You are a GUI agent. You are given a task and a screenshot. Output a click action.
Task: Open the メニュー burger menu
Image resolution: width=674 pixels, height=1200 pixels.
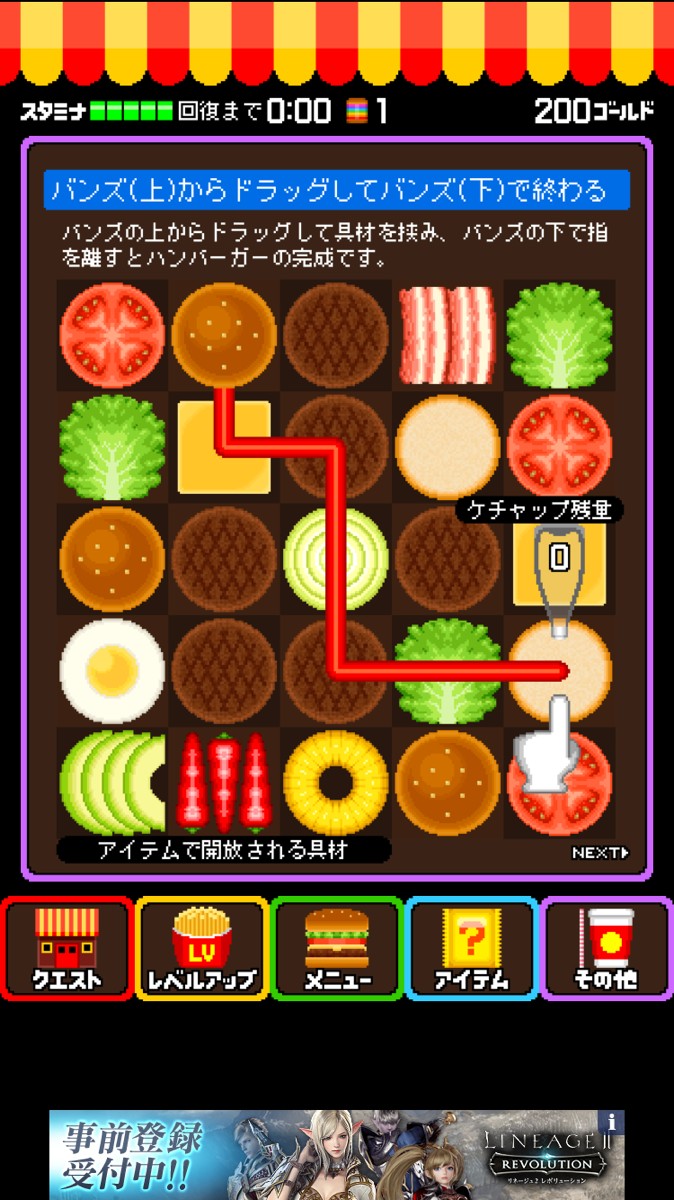click(337, 948)
